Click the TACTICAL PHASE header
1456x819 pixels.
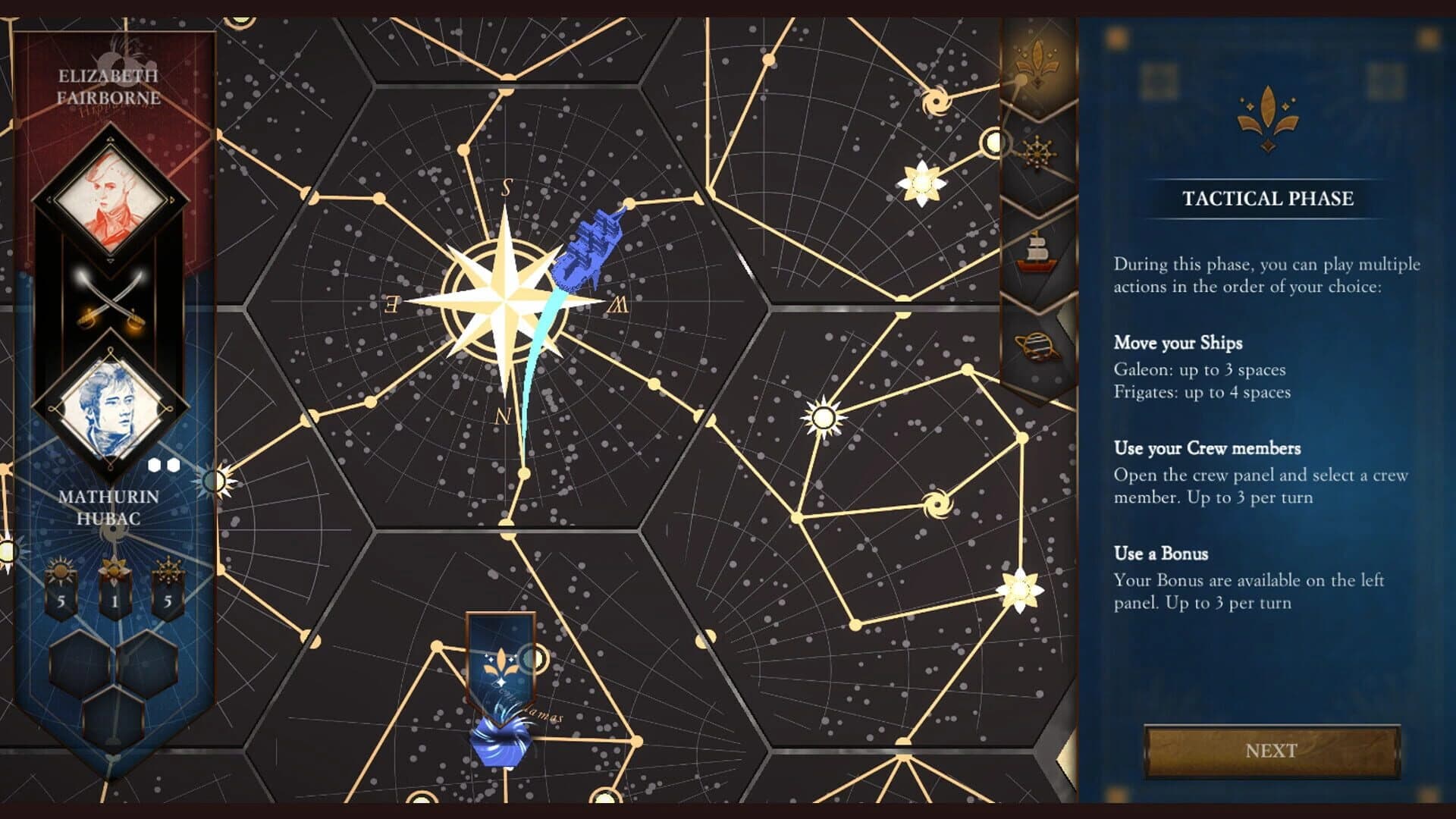tap(1269, 199)
